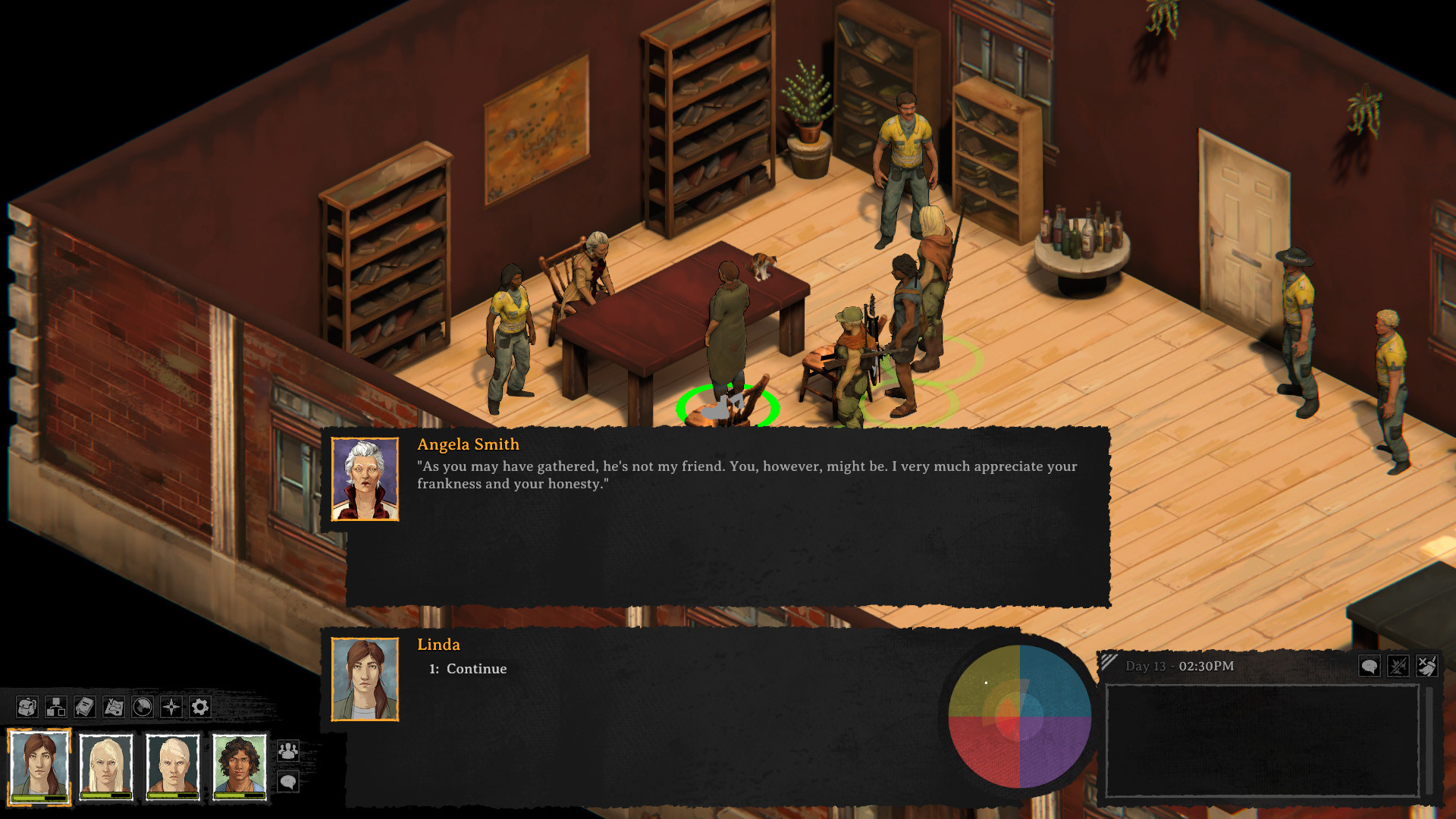Open the world map globe

[142, 706]
